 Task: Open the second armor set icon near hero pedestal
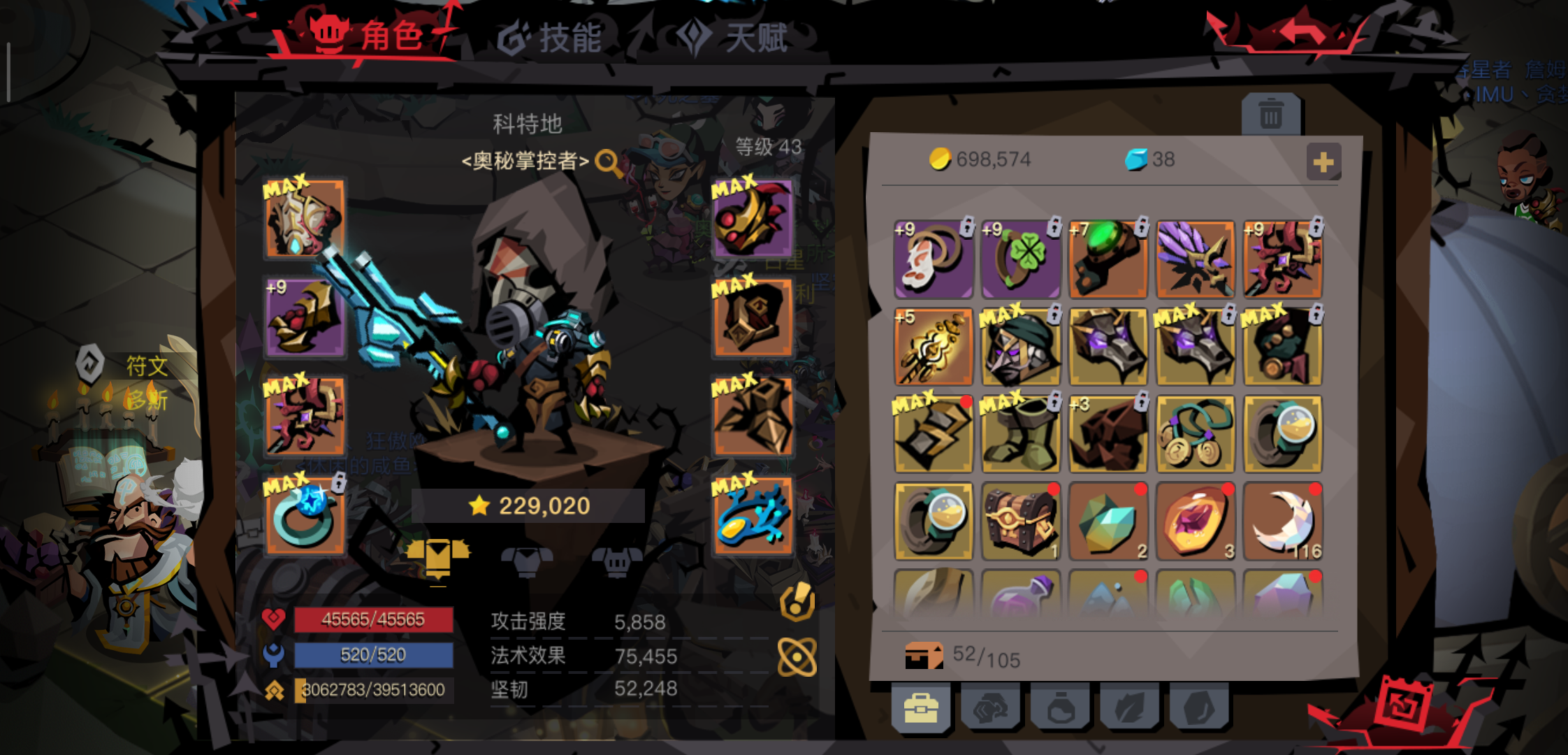(528, 559)
